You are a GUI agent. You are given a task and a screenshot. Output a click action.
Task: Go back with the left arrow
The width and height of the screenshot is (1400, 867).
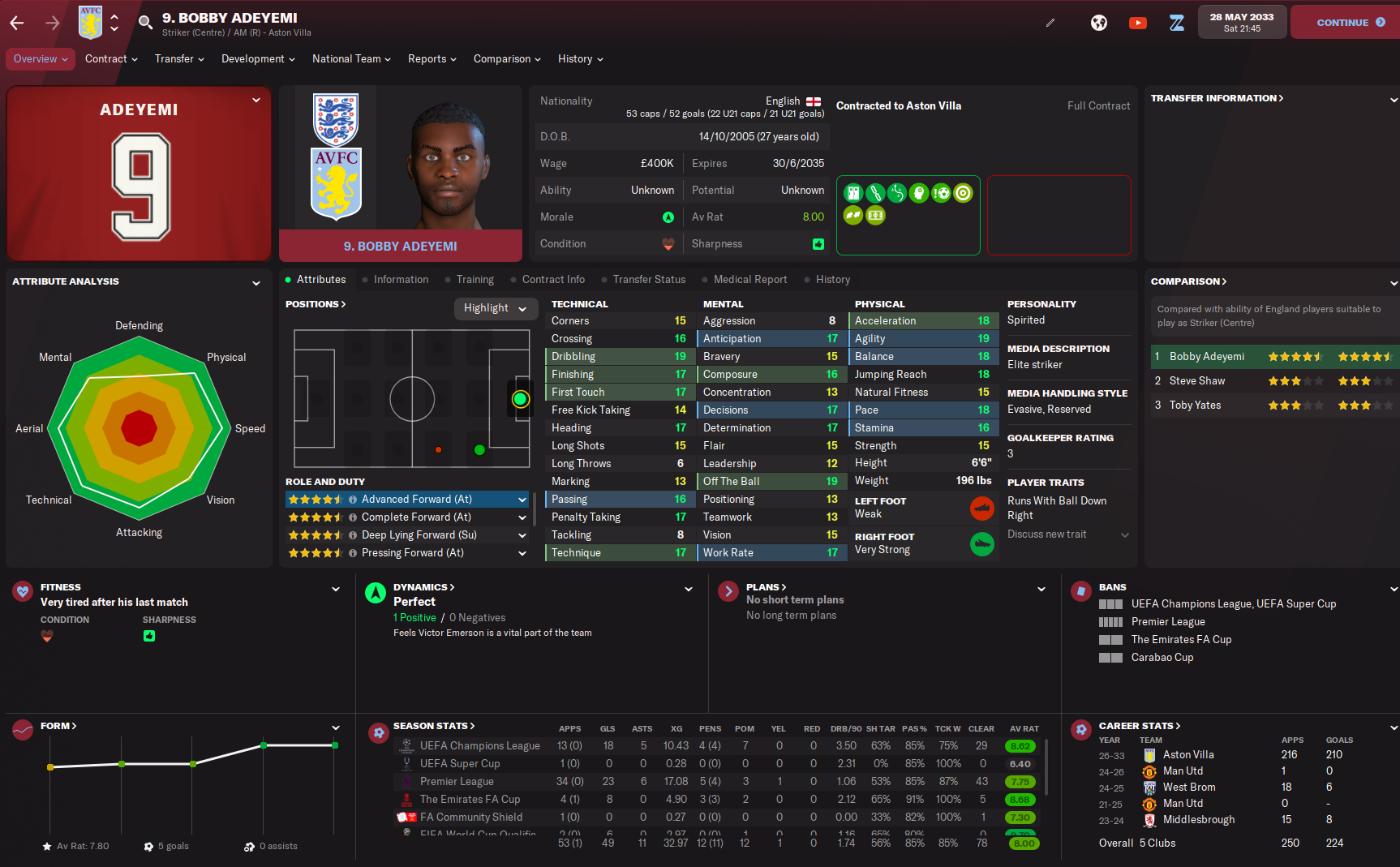coord(17,23)
